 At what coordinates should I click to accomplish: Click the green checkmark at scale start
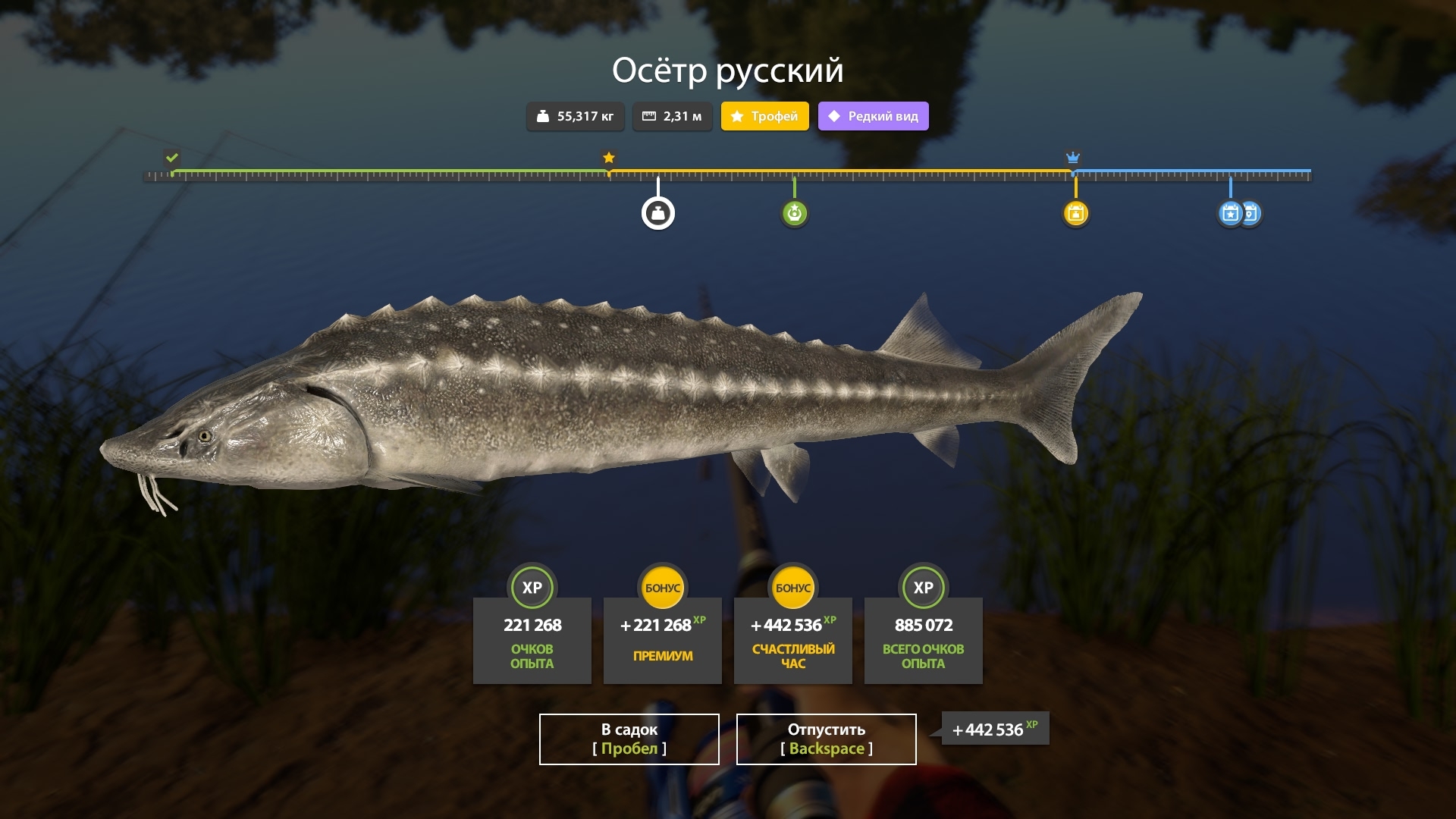(x=172, y=158)
